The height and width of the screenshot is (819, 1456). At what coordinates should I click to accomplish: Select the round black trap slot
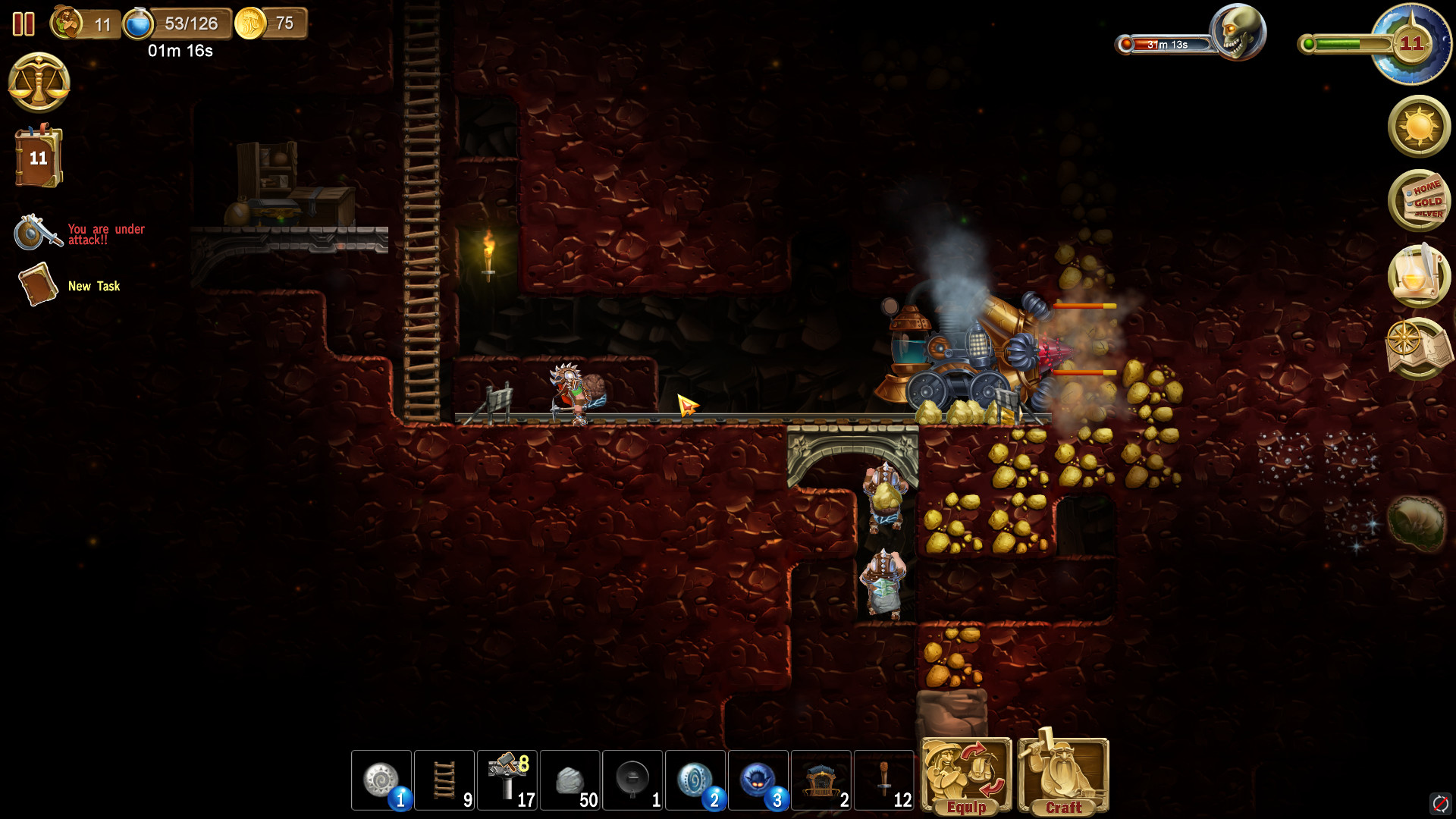tap(633, 780)
